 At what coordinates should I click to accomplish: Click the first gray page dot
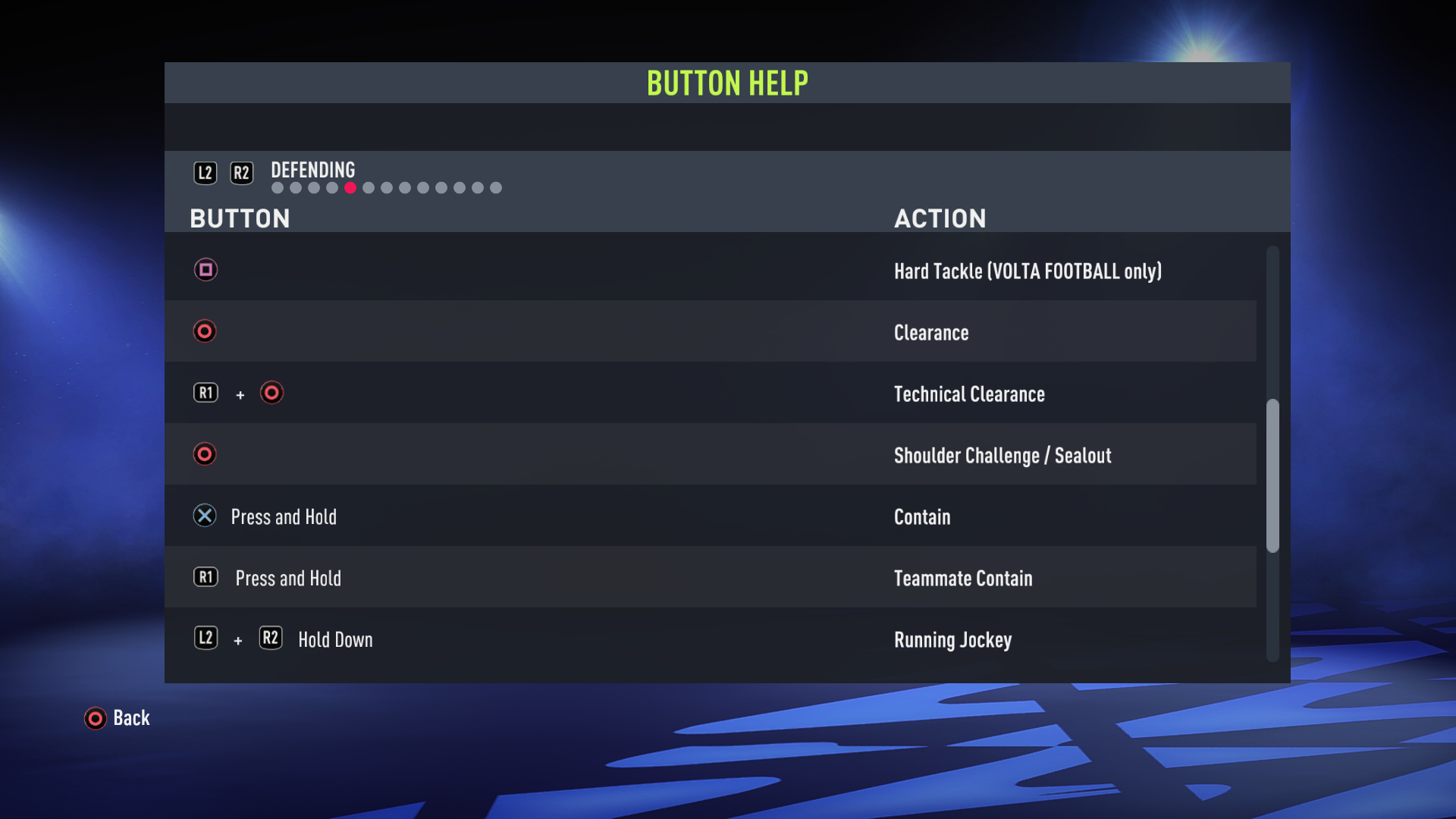point(278,187)
